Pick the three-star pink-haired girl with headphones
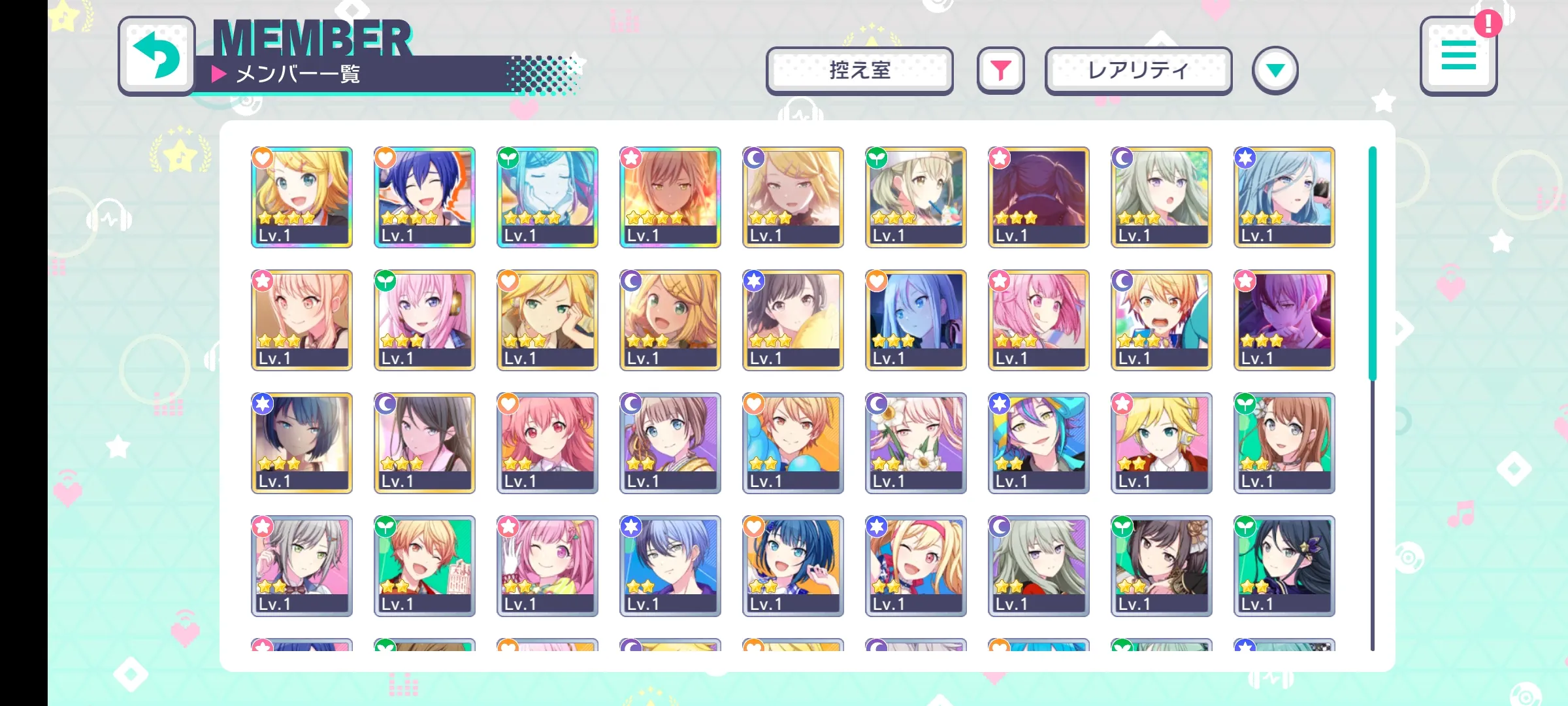The height and width of the screenshot is (706, 1568). click(425, 320)
